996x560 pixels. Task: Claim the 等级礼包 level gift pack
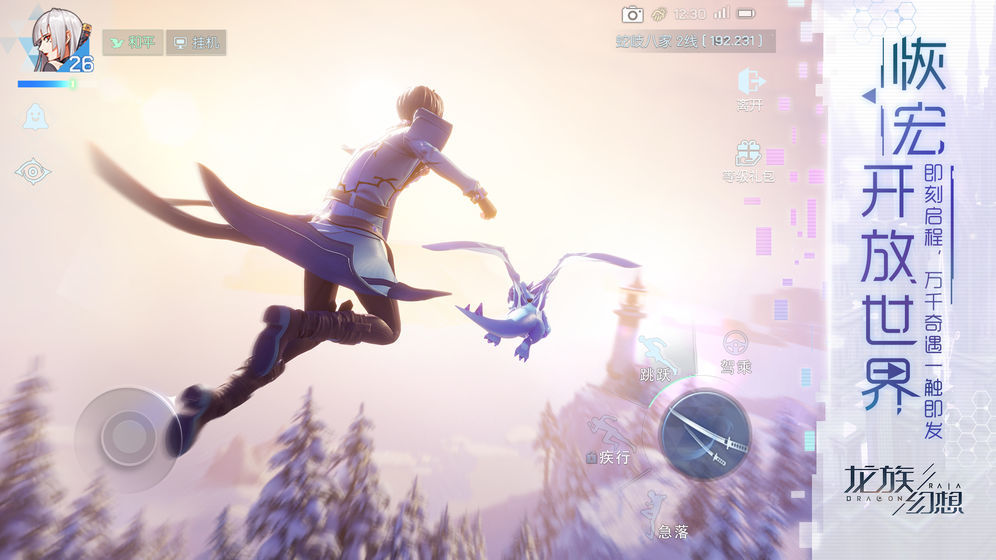tap(749, 159)
